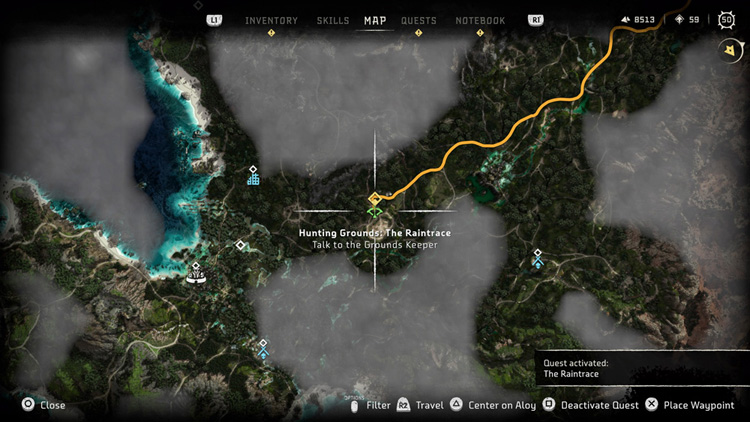Switch to the Inventory tab

[271, 21]
